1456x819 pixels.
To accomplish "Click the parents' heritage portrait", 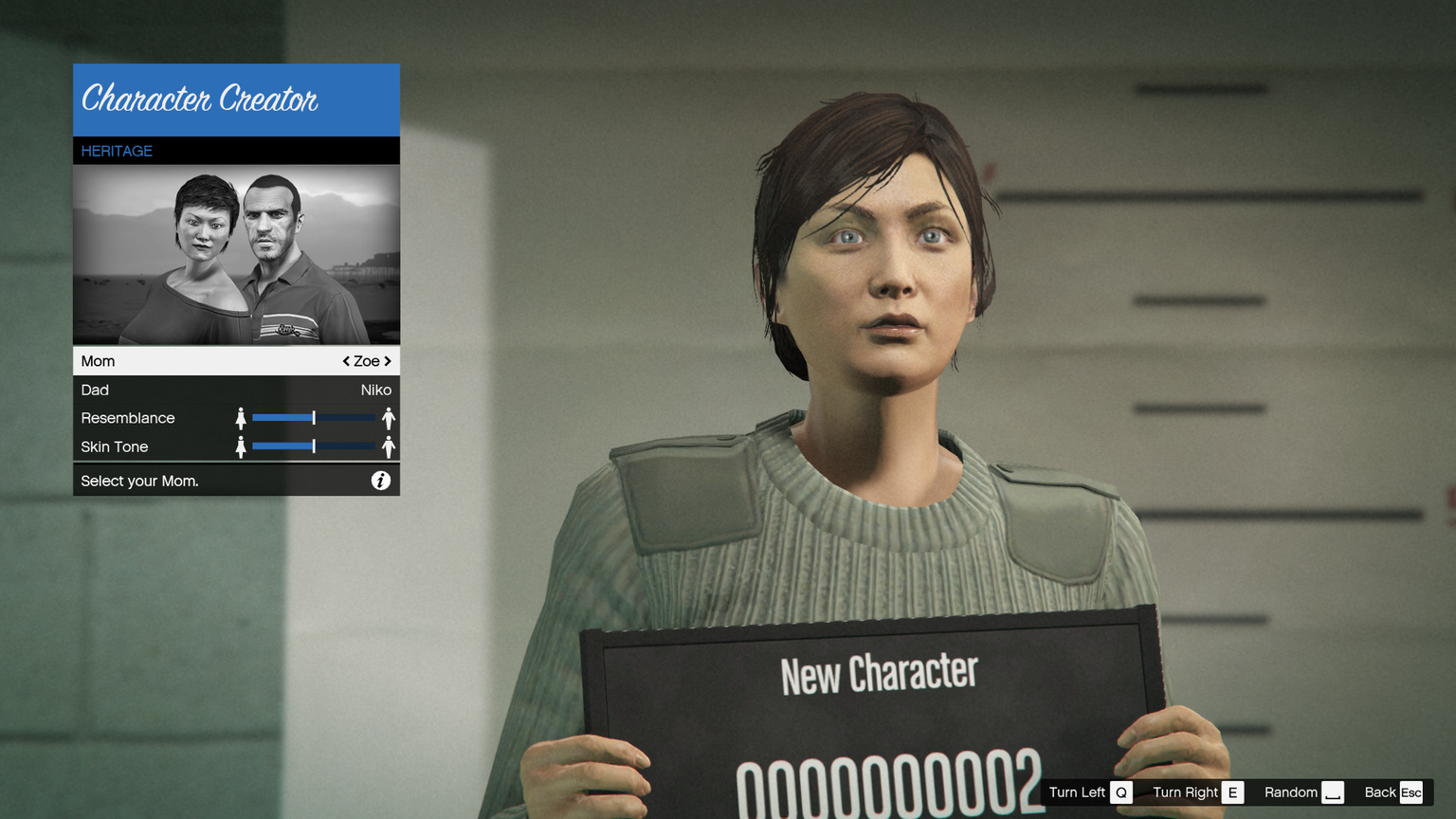I will pyautogui.click(x=236, y=255).
